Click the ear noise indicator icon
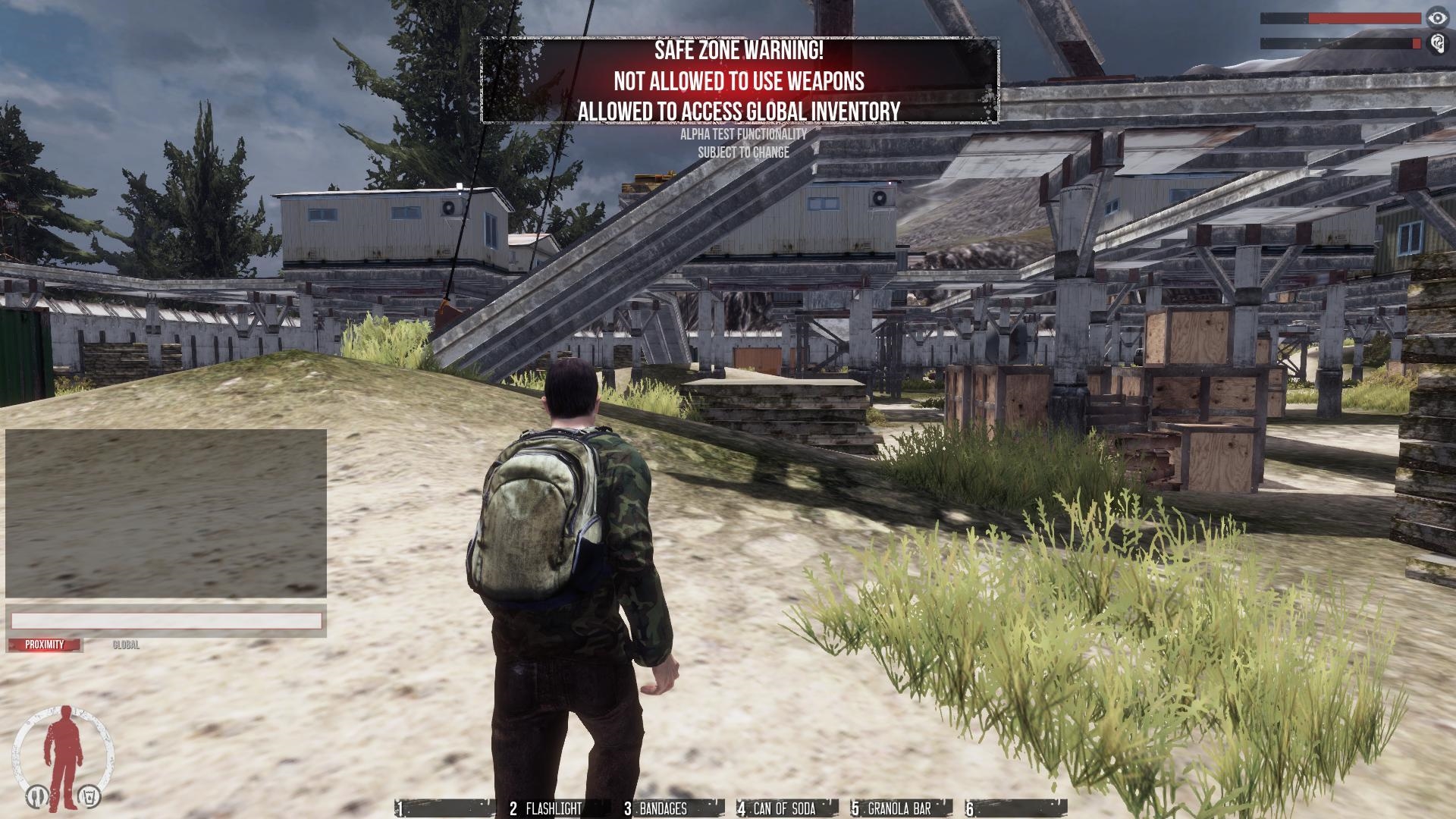The image size is (1456, 819). [1436, 43]
